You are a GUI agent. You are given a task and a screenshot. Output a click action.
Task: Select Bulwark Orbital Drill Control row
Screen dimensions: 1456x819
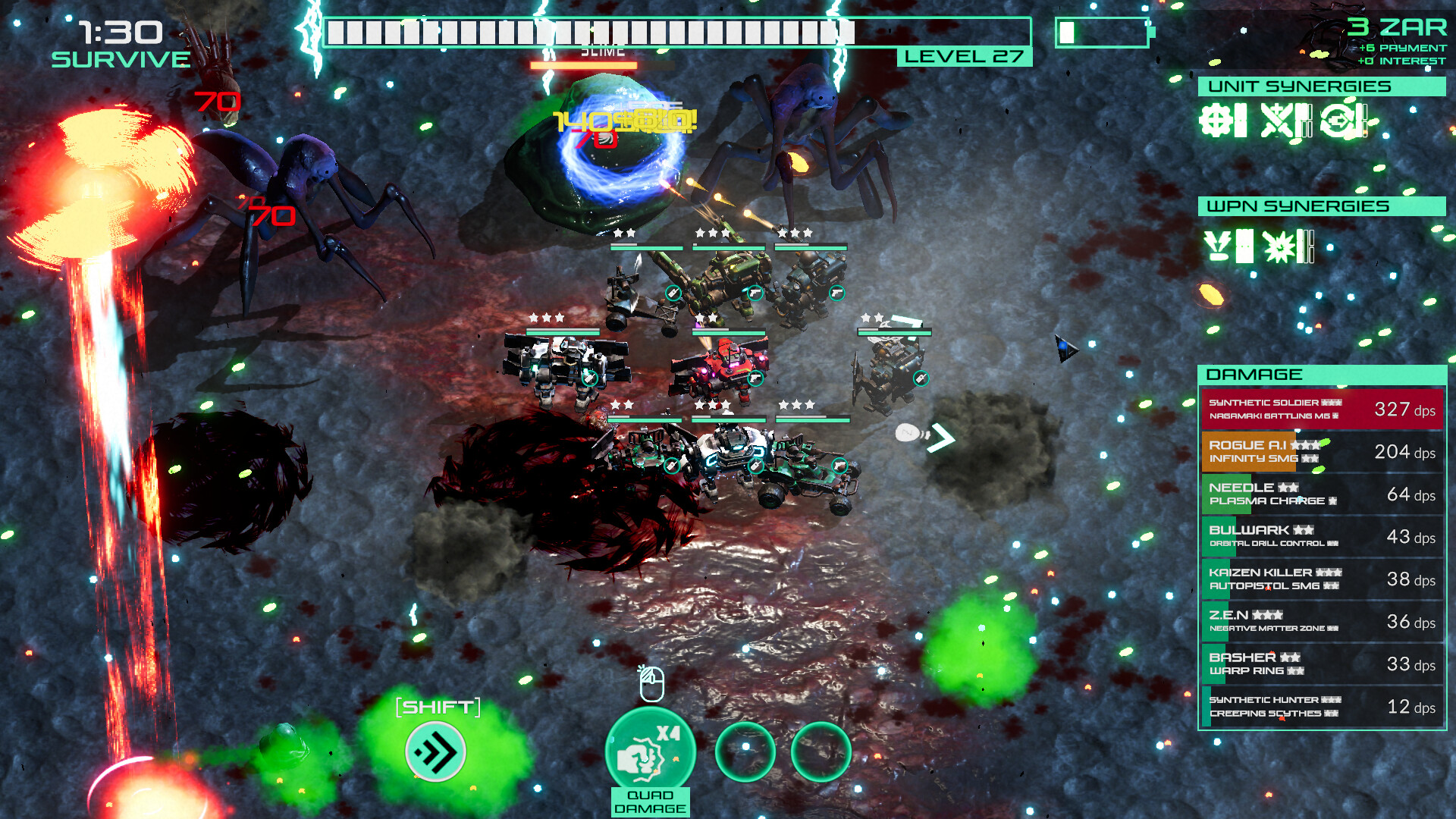(x=1322, y=537)
